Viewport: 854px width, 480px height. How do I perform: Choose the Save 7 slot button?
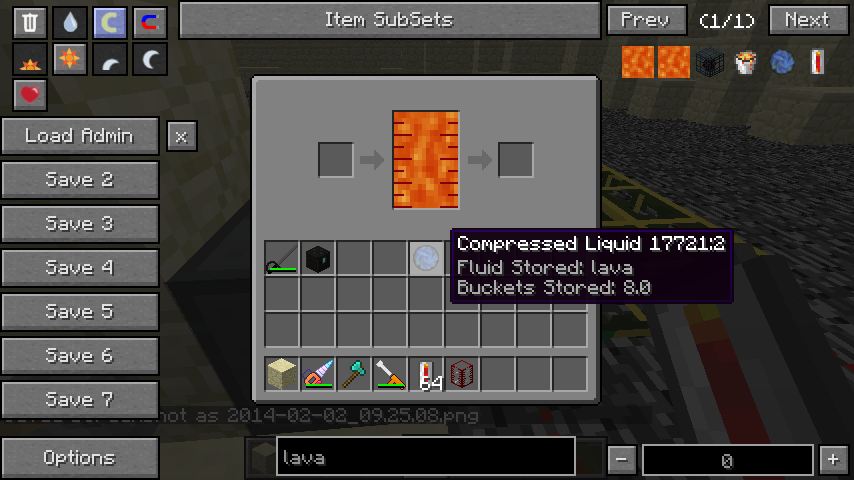coord(80,400)
